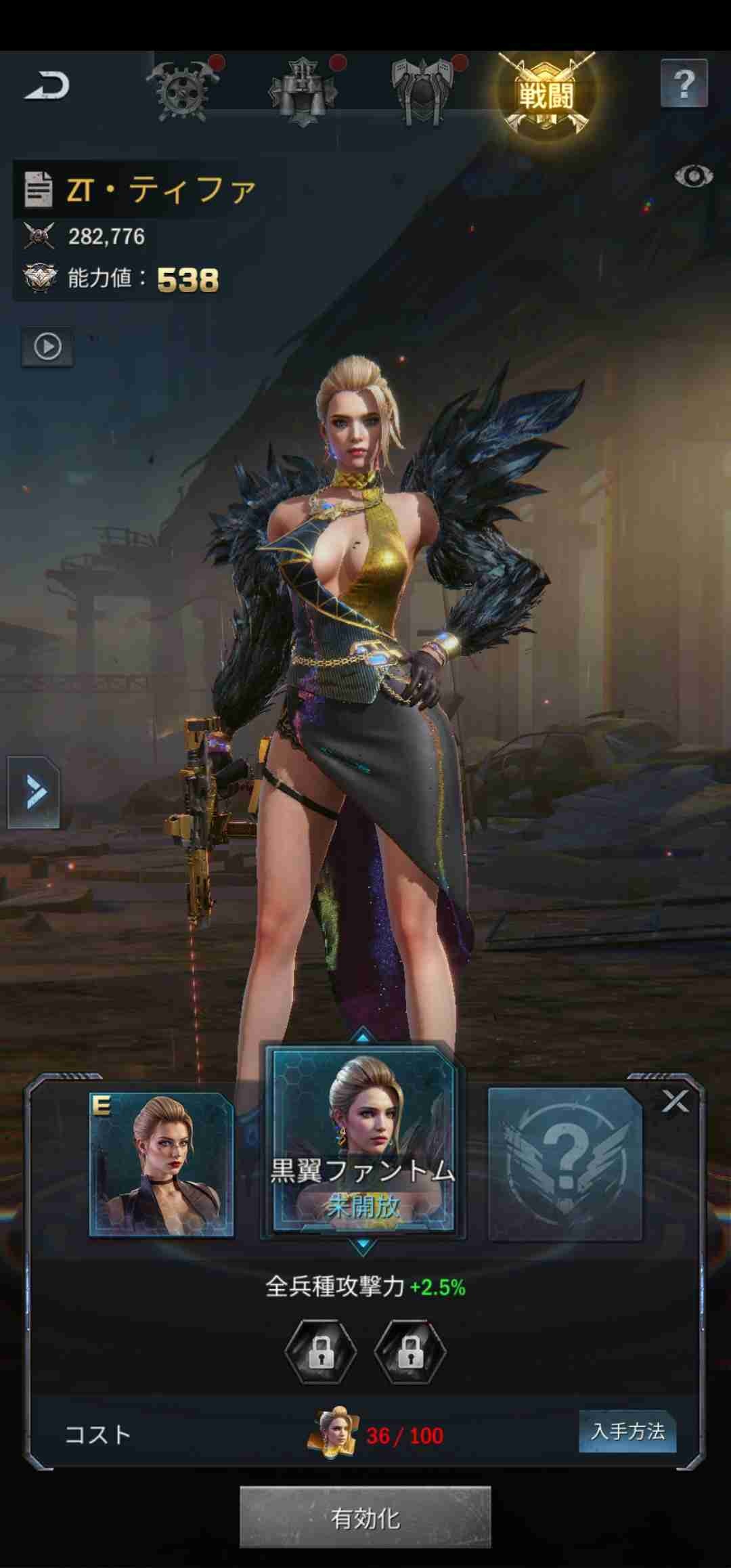Select the 戦闘 battle tab

(x=546, y=93)
